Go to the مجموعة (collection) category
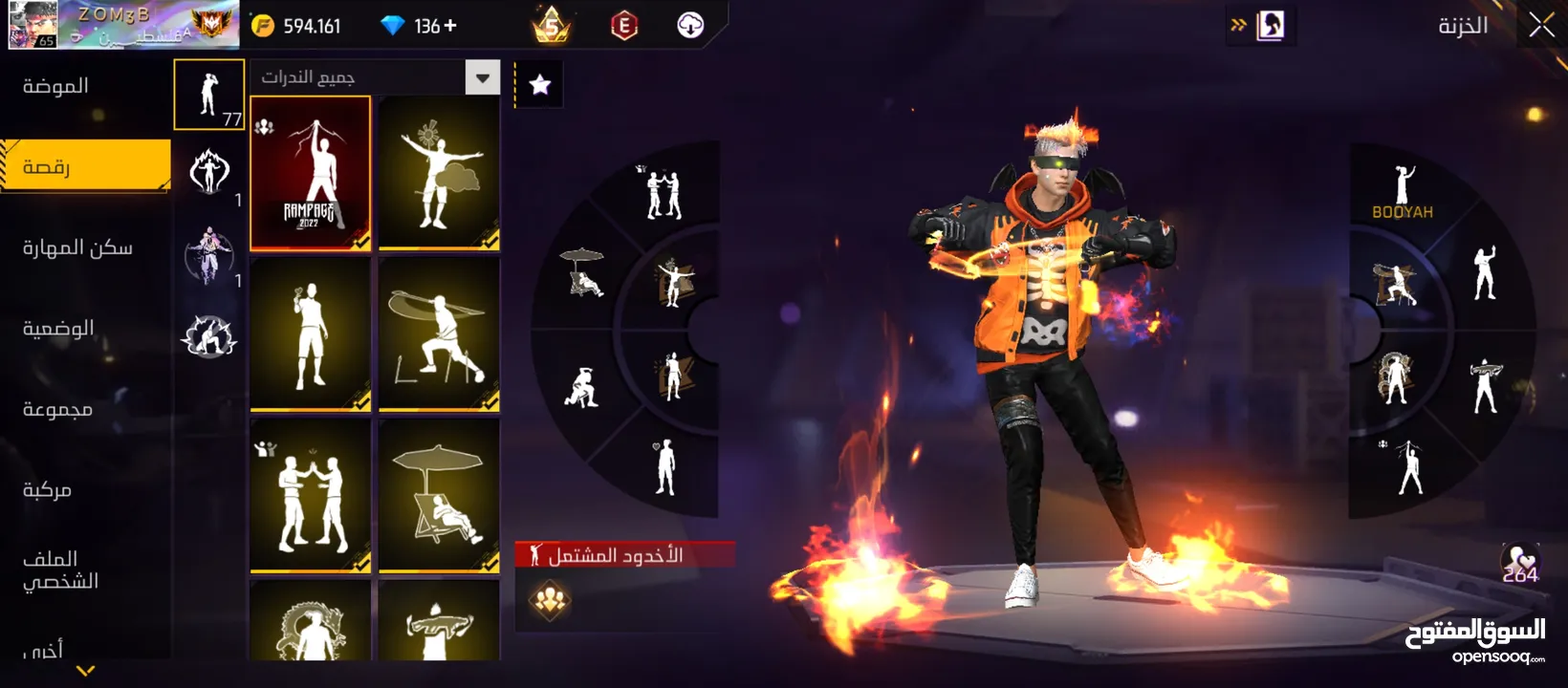Screen dimensions: 1568x688 point(57,409)
